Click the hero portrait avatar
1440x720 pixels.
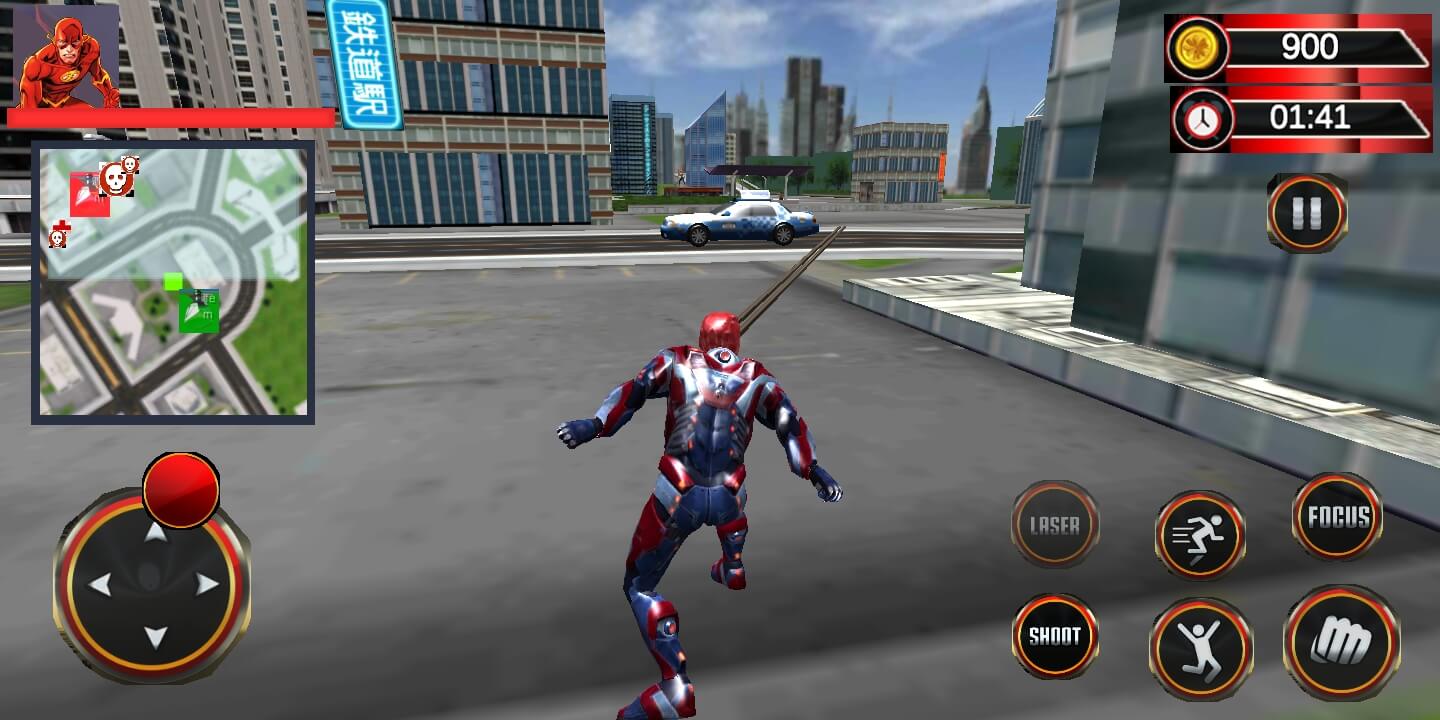pos(67,55)
